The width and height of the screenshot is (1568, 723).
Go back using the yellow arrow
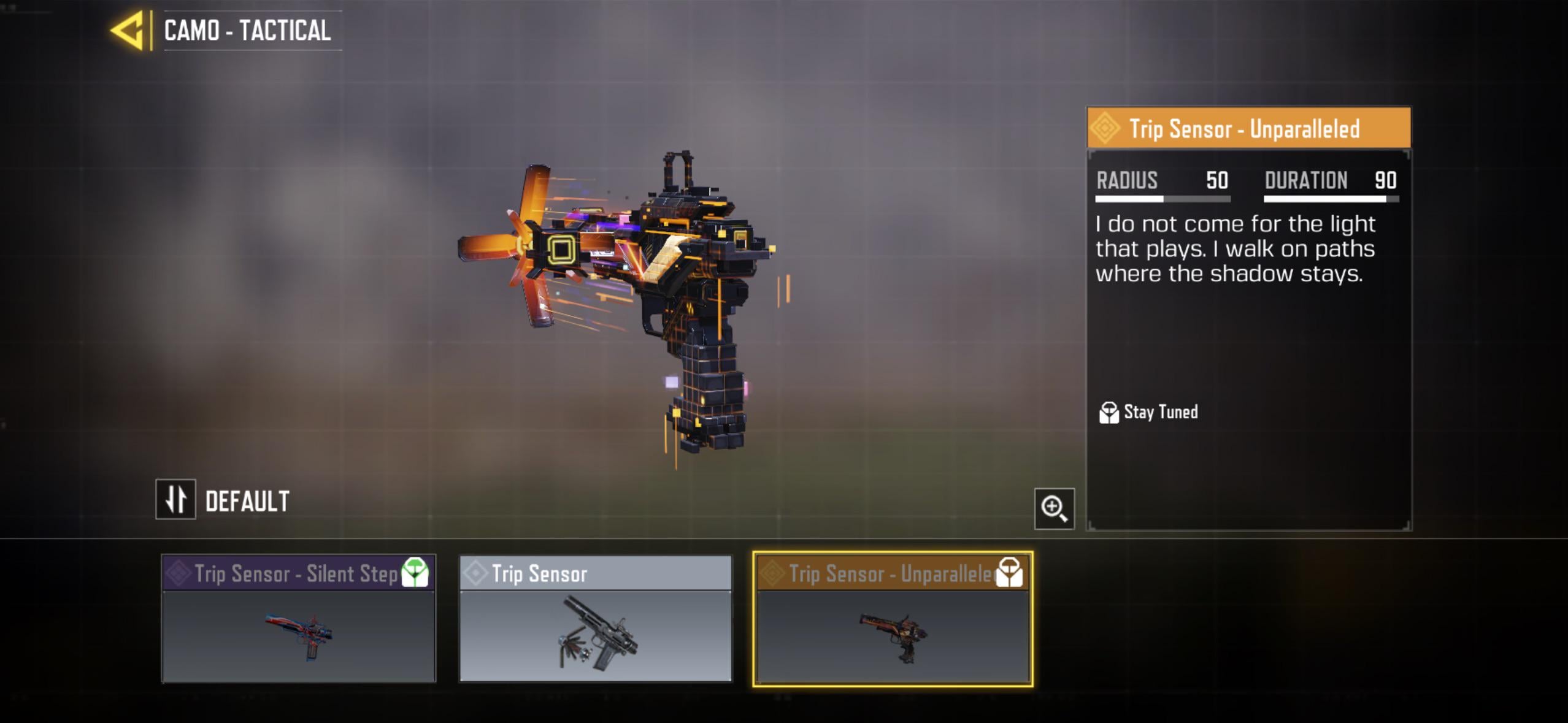(x=128, y=30)
